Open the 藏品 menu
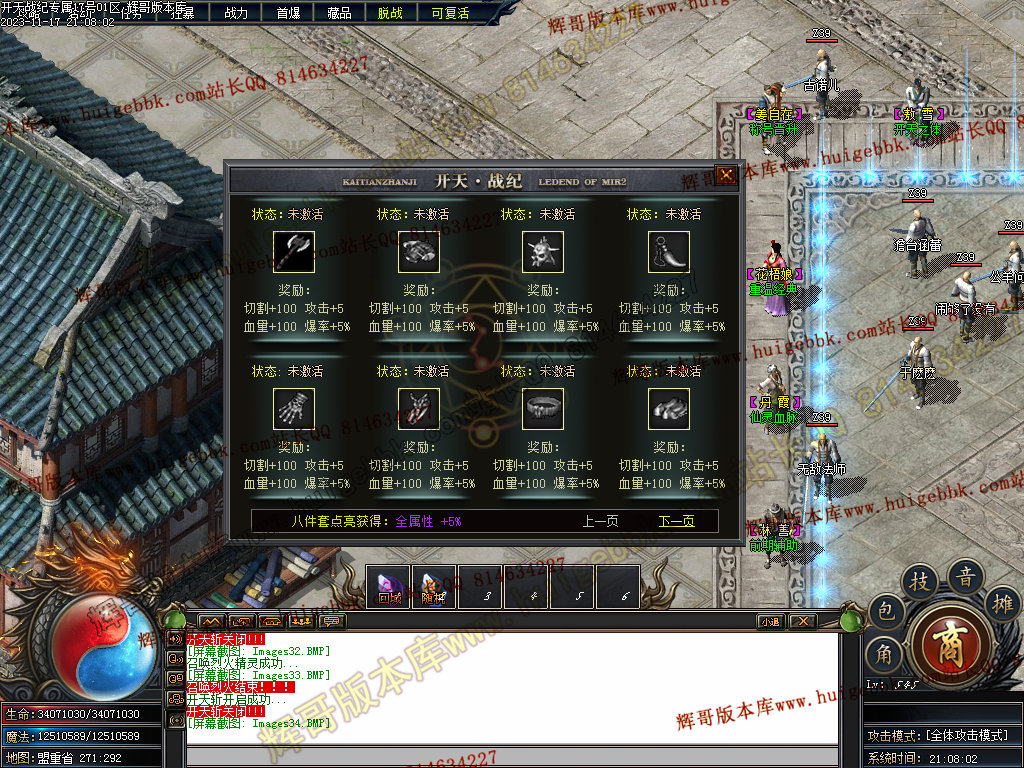The height and width of the screenshot is (768, 1024). 339,13
